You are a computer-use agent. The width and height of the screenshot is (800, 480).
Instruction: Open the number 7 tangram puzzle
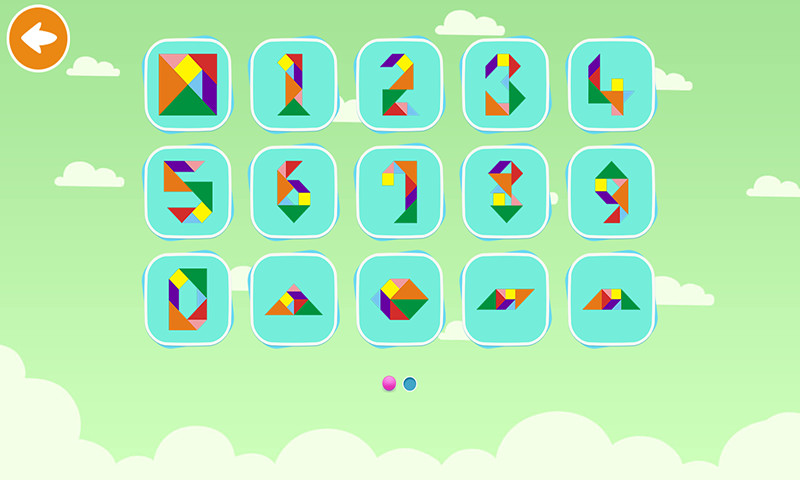(x=399, y=192)
